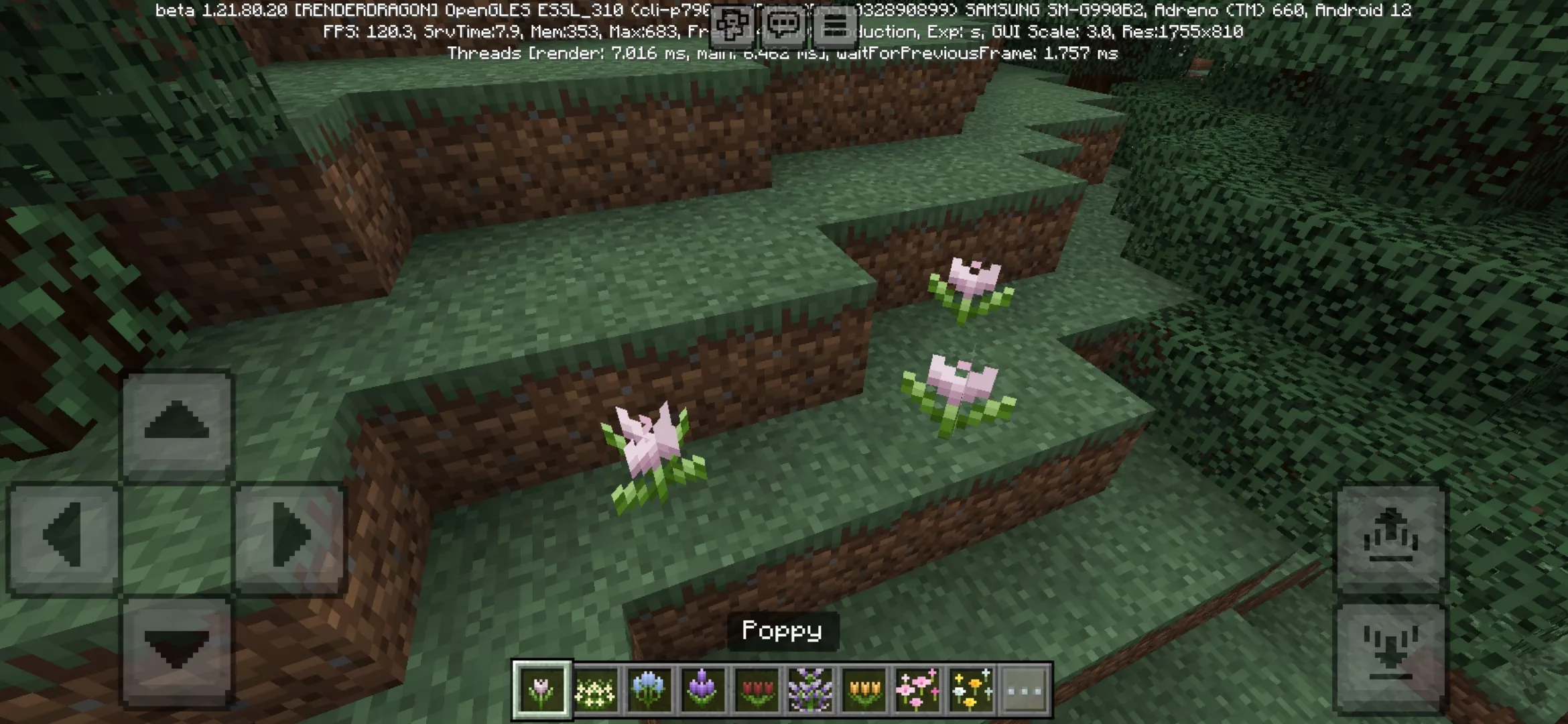Tap the D-pad right arrow to strafe right
This screenshot has height=724, width=1568.
tap(290, 536)
